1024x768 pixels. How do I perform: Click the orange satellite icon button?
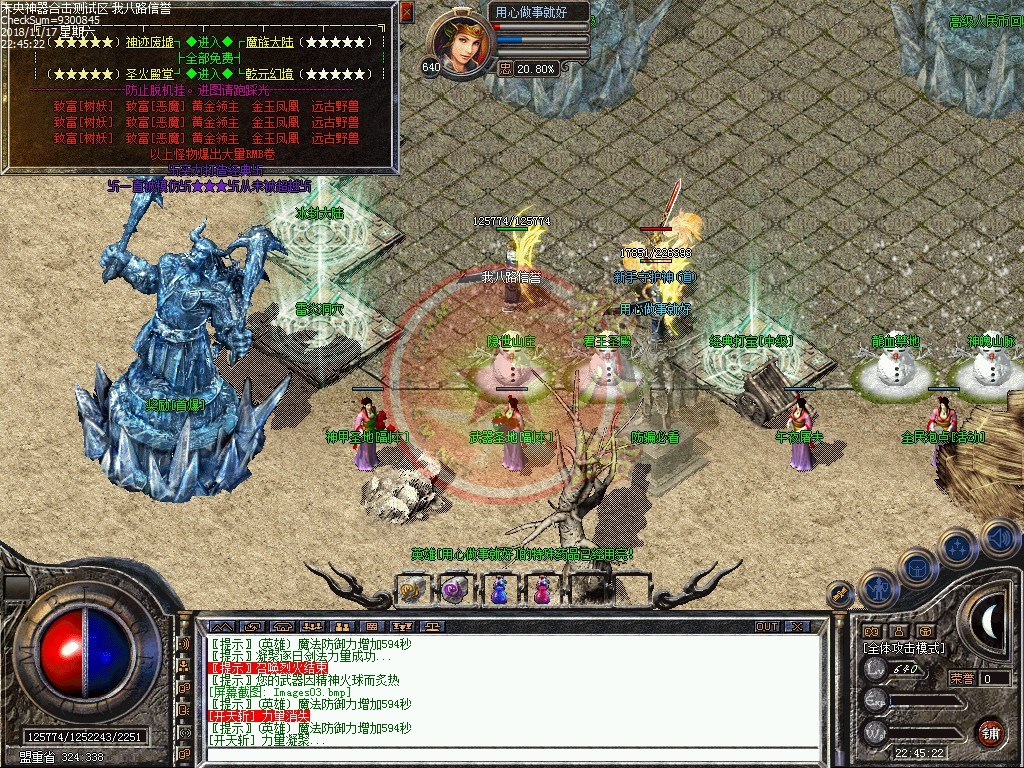point(841,594)
